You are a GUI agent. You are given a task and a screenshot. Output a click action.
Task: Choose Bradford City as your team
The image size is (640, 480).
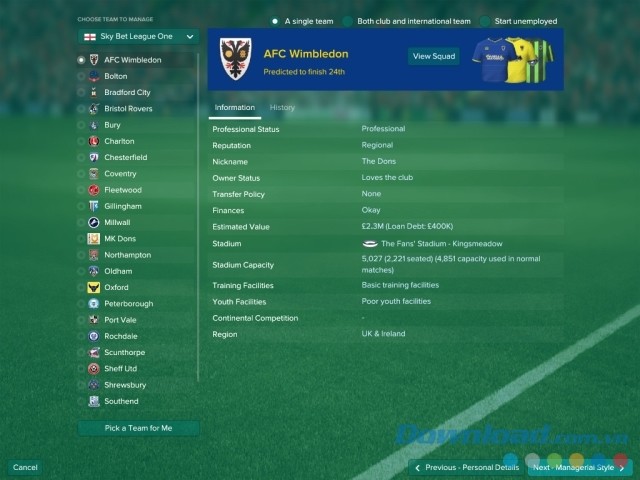click(127, 92)
